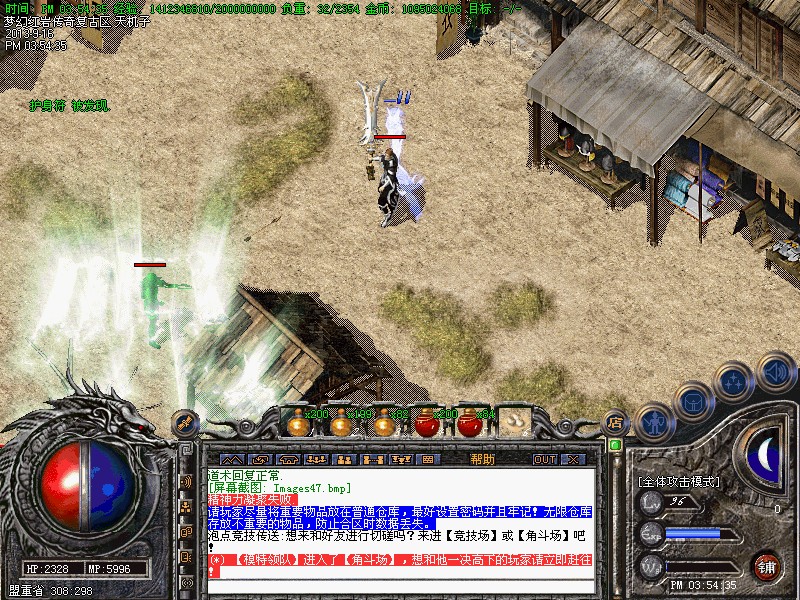Click the chat message input area
The height and width of the screenshot is (600, 800).
[400, 588]
